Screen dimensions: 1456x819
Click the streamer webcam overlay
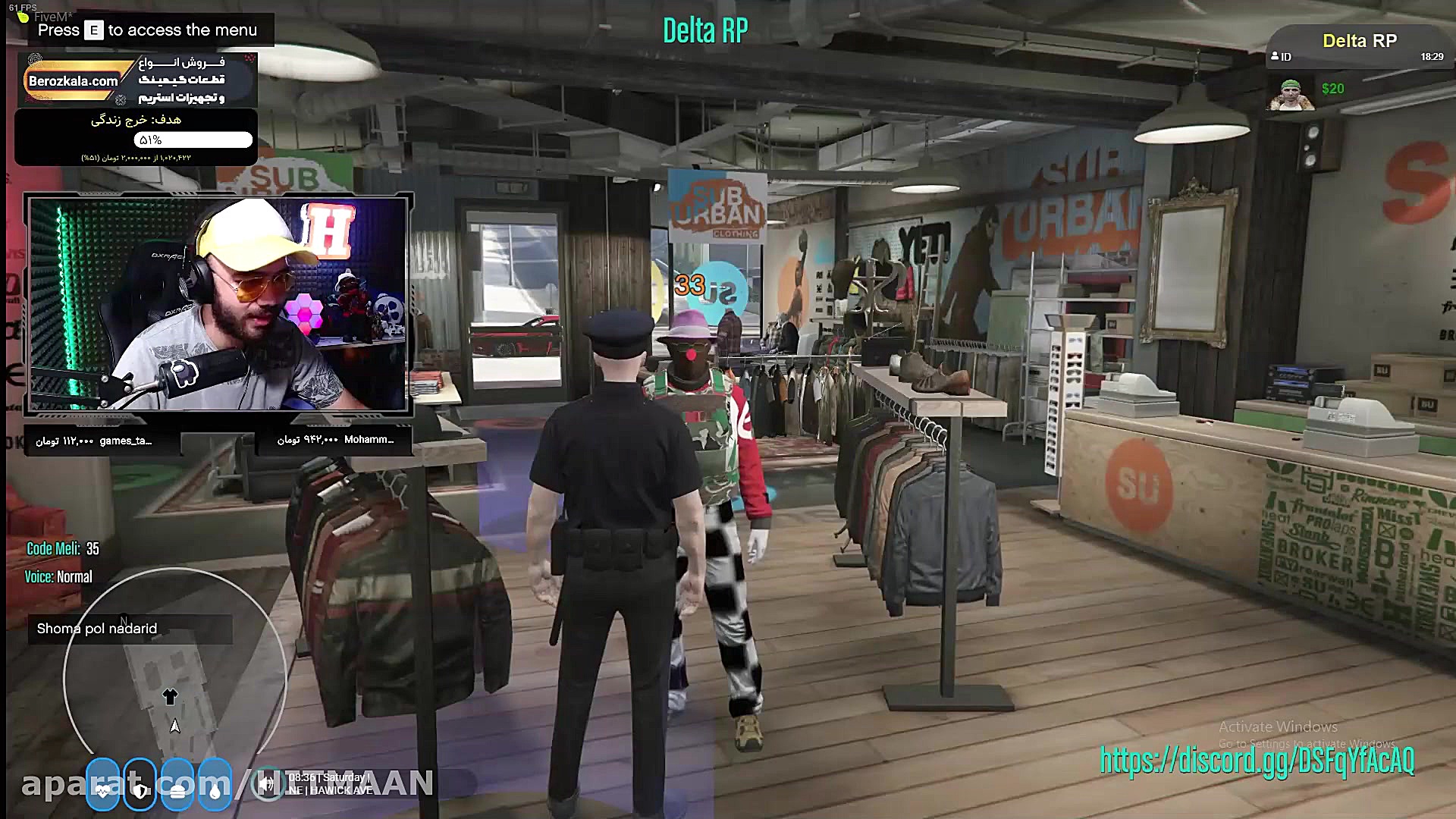pos(218,304)
